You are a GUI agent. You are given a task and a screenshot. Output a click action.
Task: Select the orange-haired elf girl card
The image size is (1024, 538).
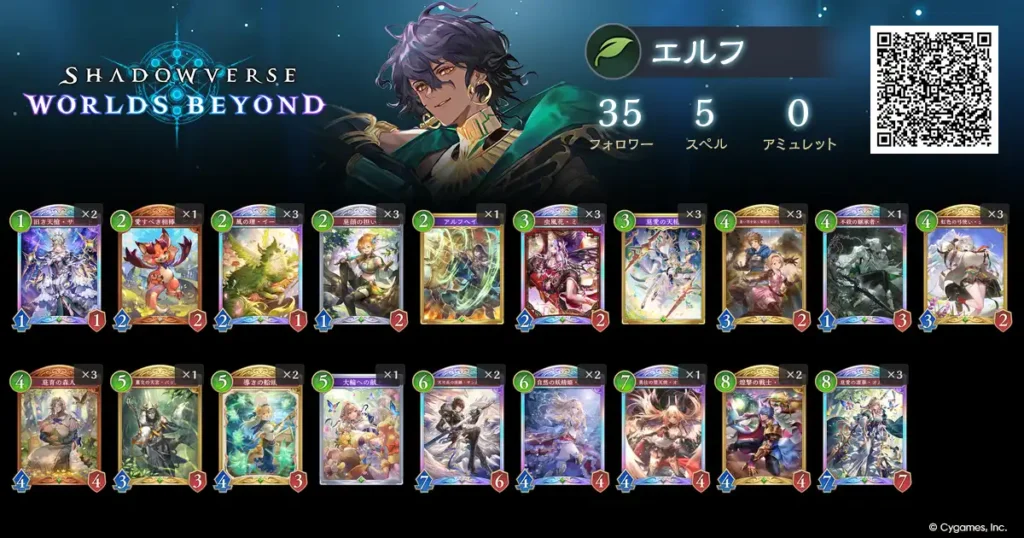[361, 270]
